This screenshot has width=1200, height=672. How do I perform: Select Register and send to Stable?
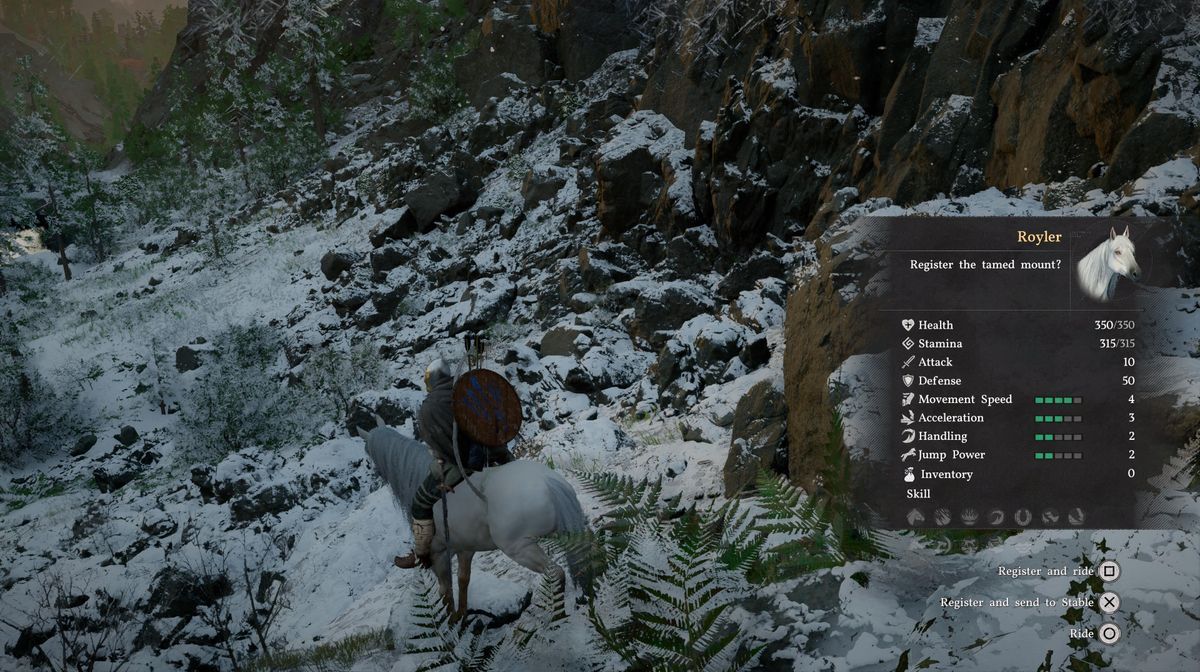click(x=1109, y=602)
